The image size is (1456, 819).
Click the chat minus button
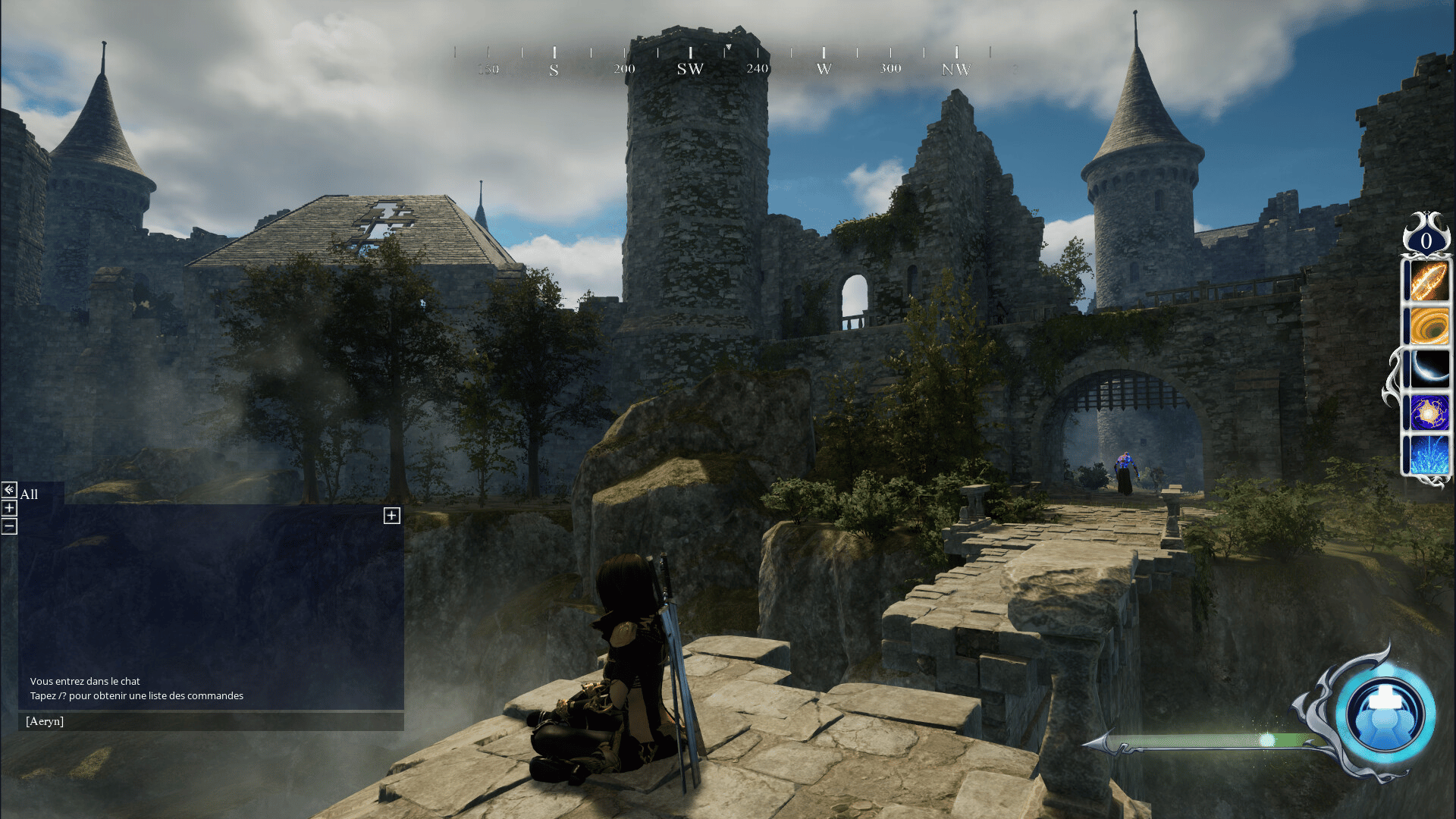[x=9, y=526]
